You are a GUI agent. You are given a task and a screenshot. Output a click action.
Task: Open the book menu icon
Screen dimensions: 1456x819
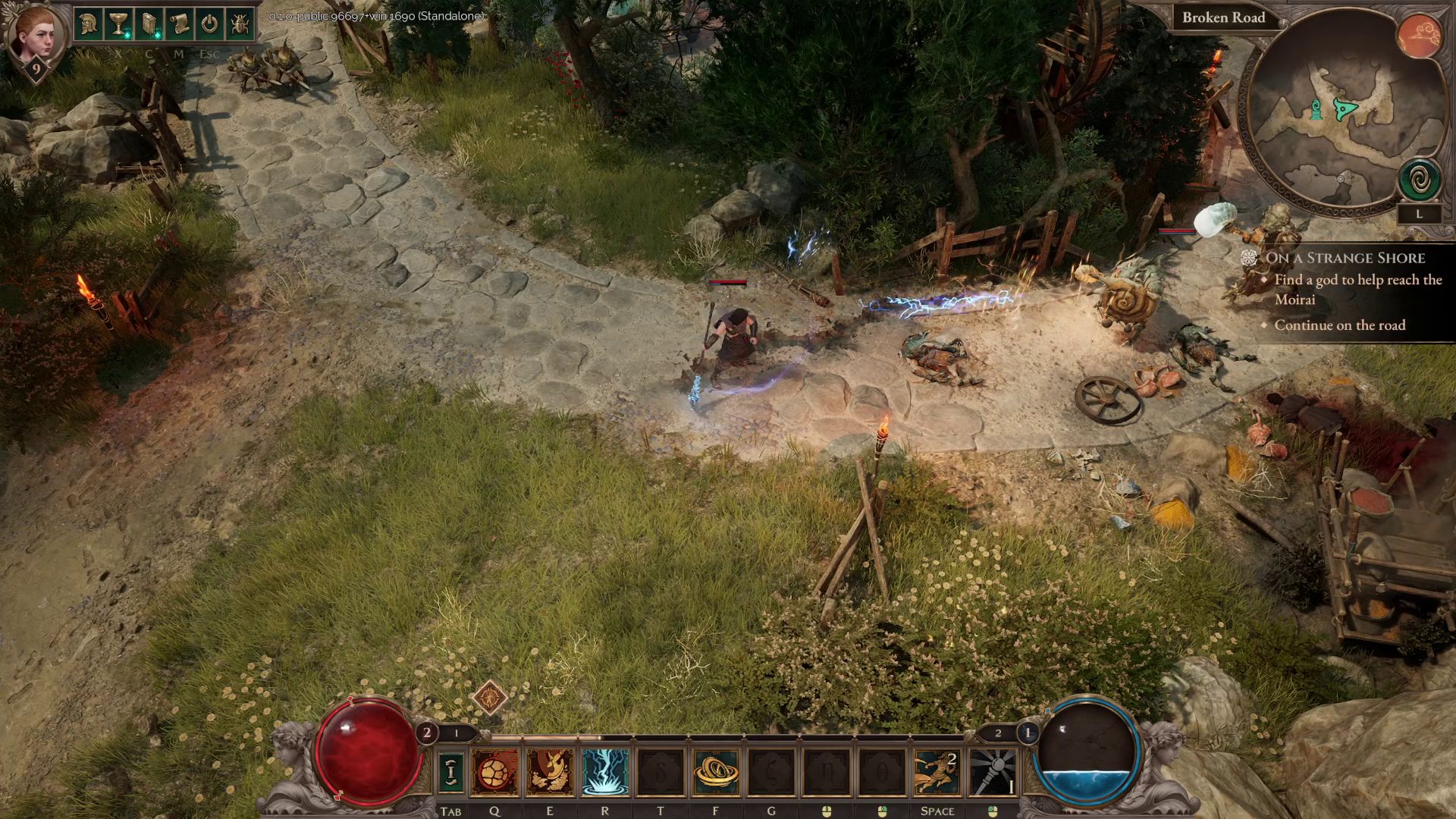149,24
